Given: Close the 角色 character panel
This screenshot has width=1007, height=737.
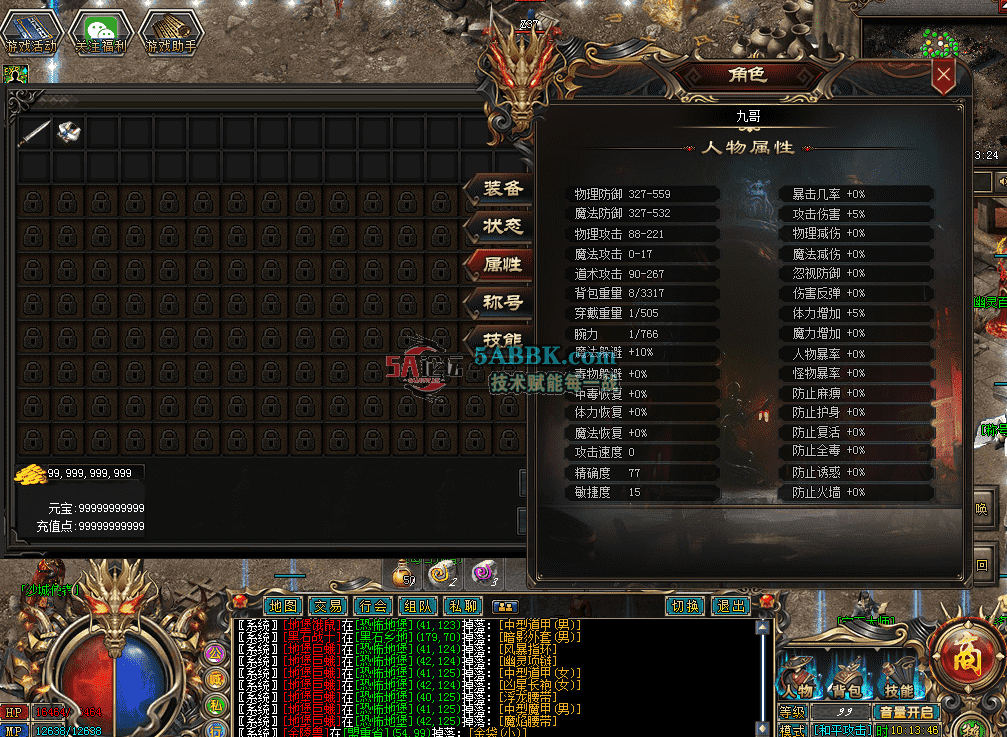Looking at the screenshot, I should point(943,75).
